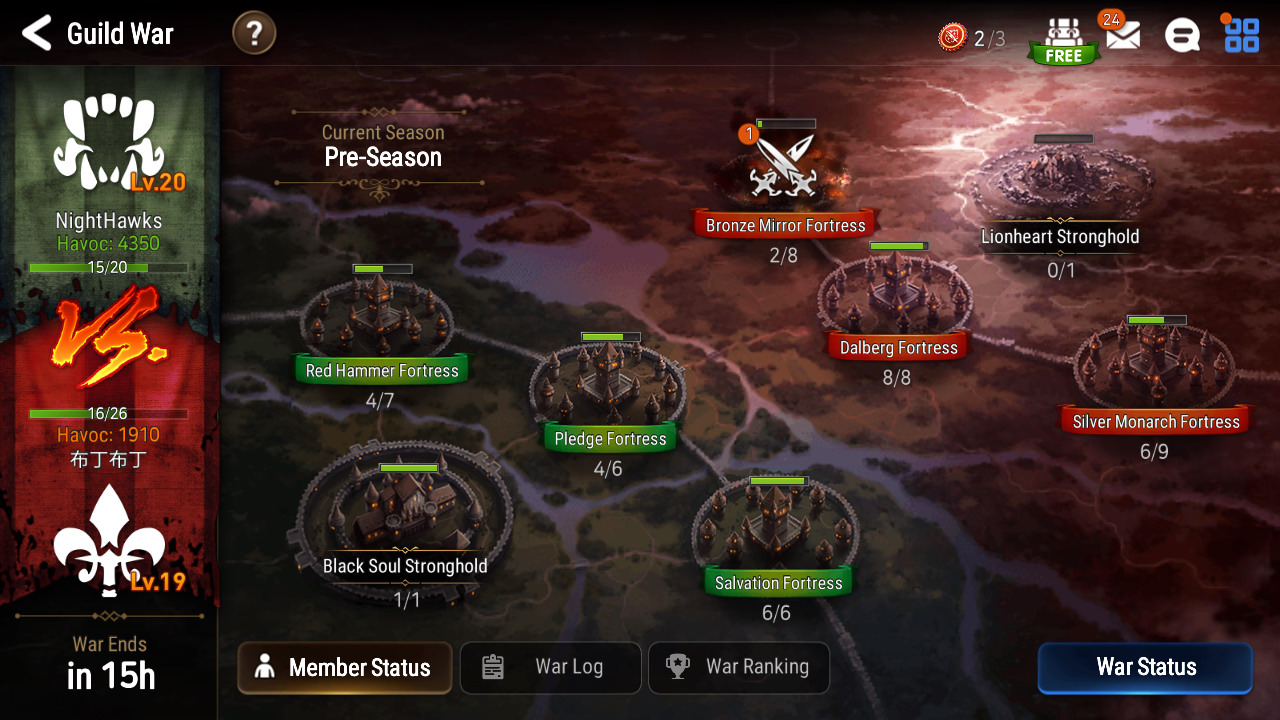This screenshot has height=720, width=1280.
Task: Open the blue grid main menu
Action: (1241, 35)
